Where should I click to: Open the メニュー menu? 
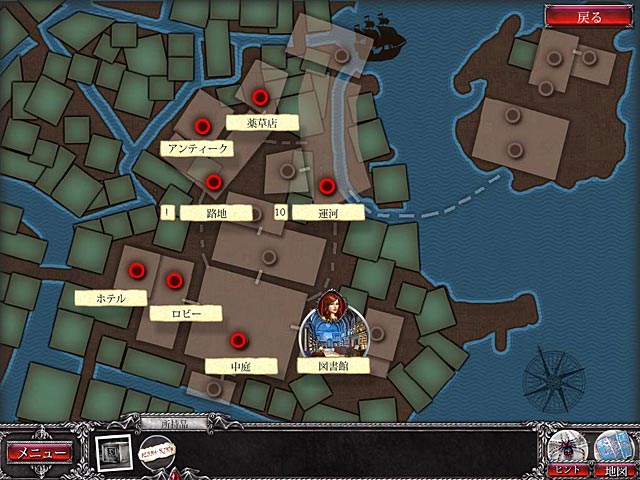39,453
